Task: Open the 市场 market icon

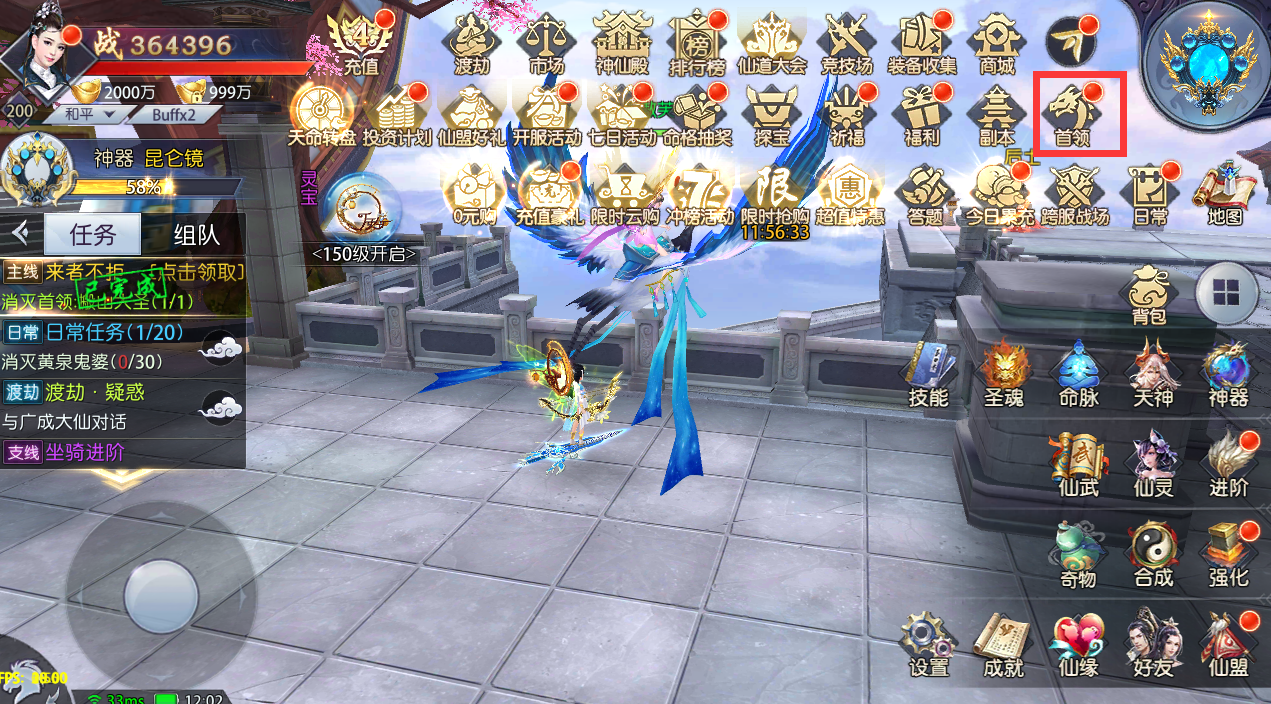Action: click(x=545, y=43)
